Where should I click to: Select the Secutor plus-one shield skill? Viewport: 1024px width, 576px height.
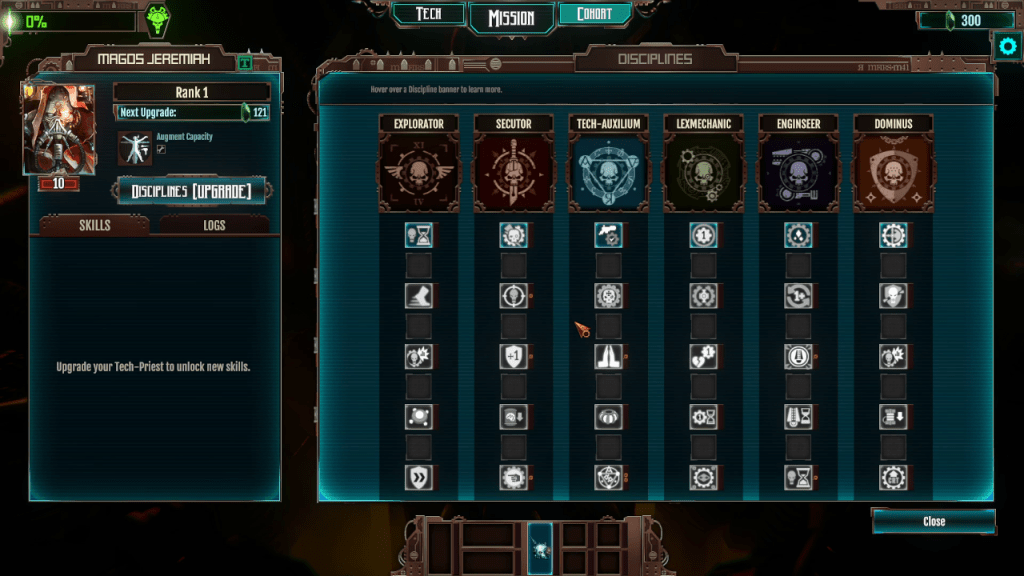[513, 357]
